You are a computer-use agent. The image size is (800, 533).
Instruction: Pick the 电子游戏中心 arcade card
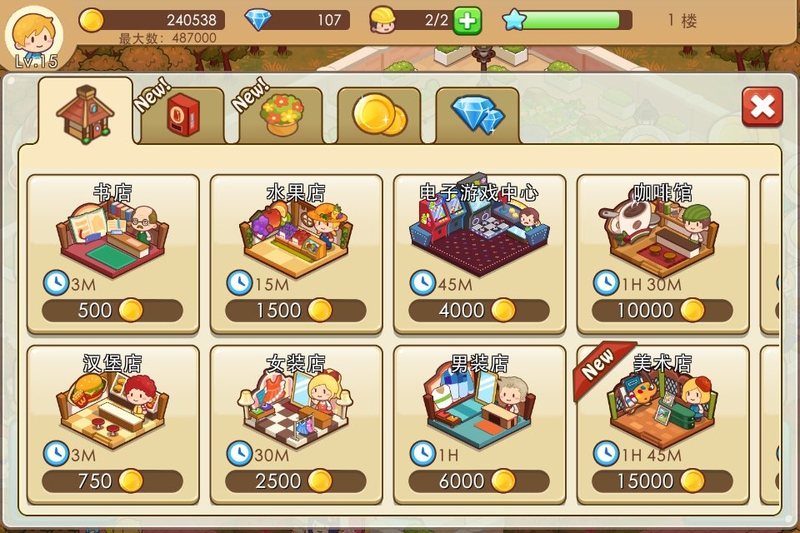[479, 254]
